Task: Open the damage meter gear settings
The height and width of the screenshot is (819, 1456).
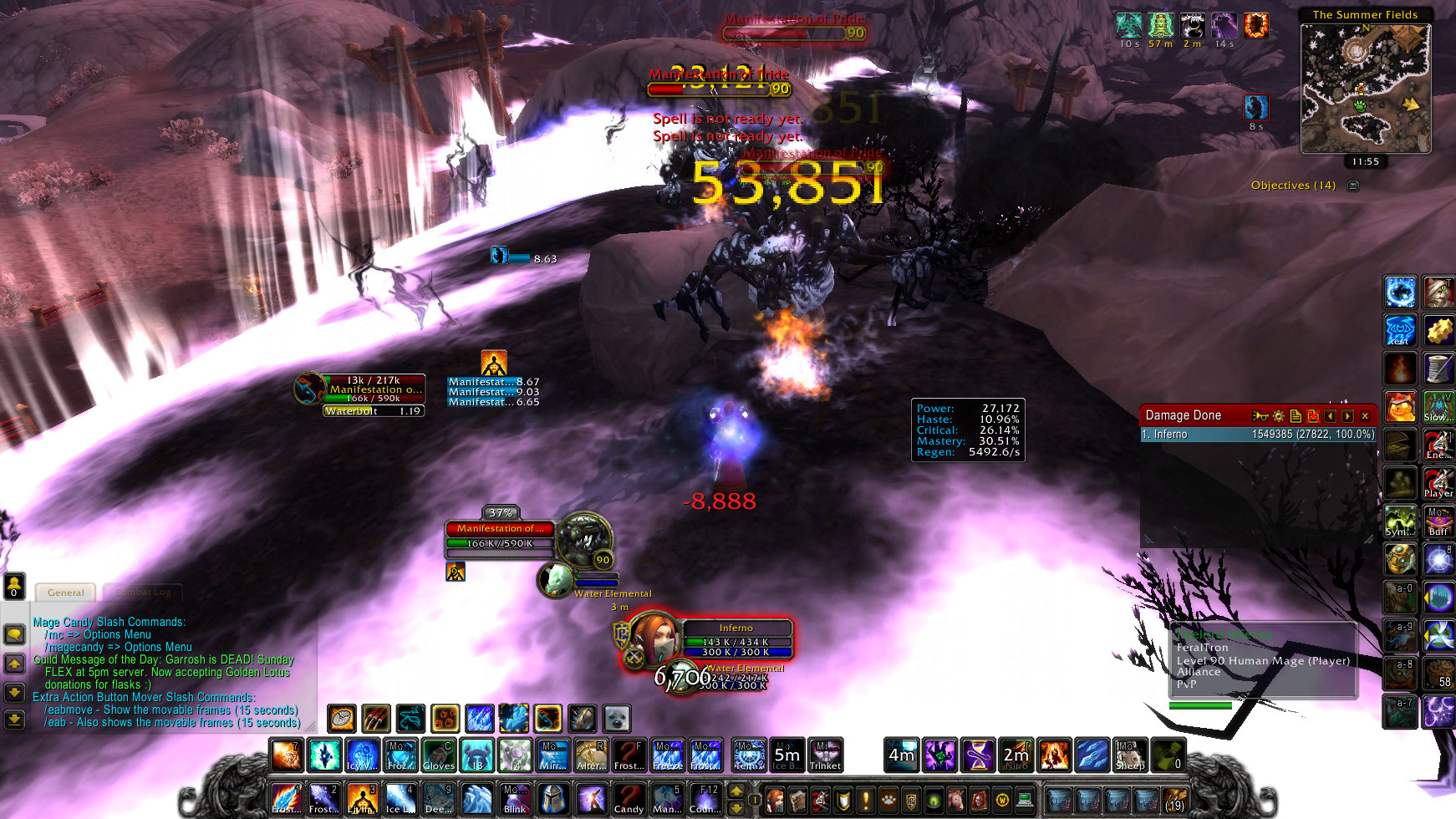Action: click(1278, 415)
